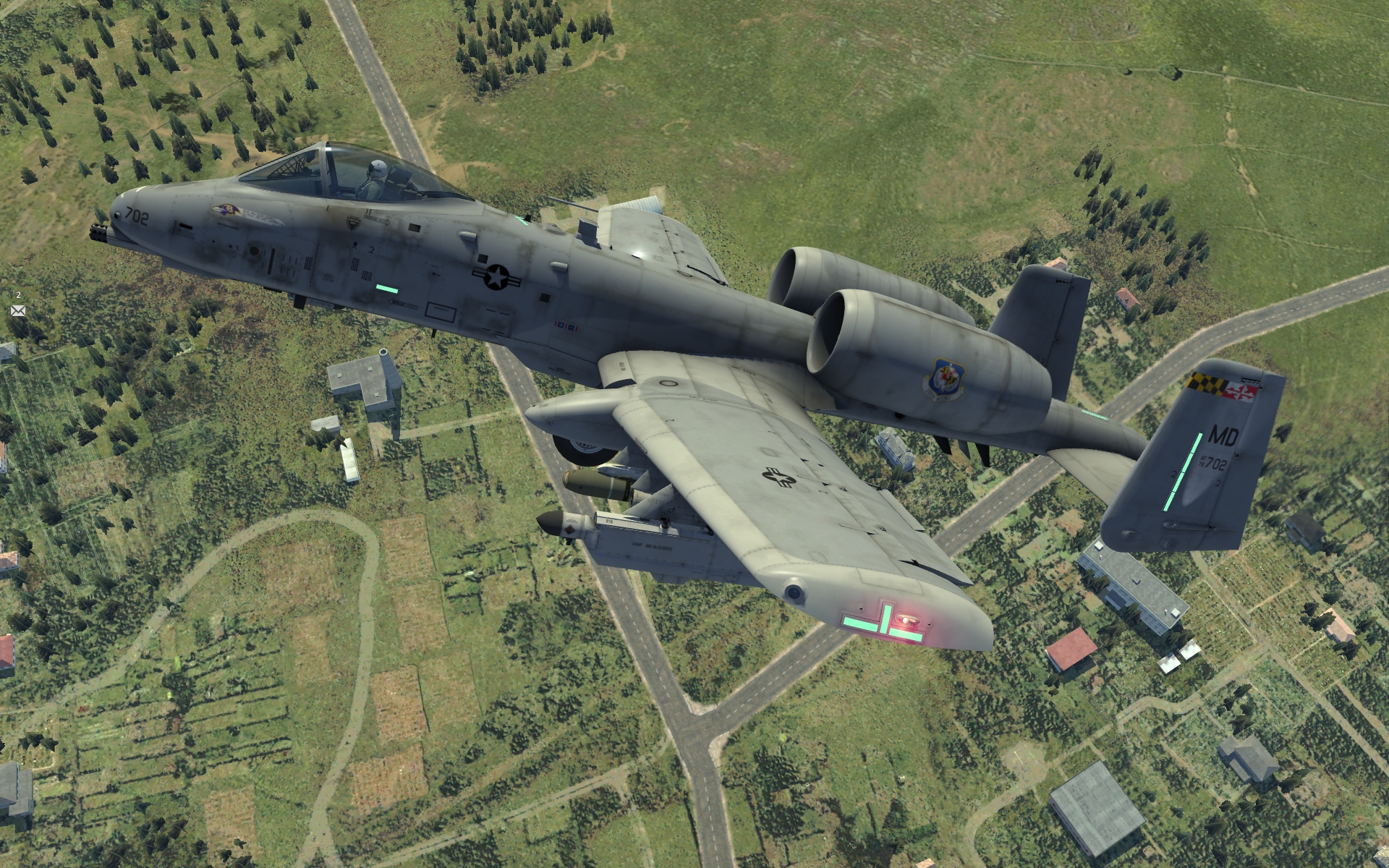
Task: Open the envelope message notification icon
Action: [18, 310]
